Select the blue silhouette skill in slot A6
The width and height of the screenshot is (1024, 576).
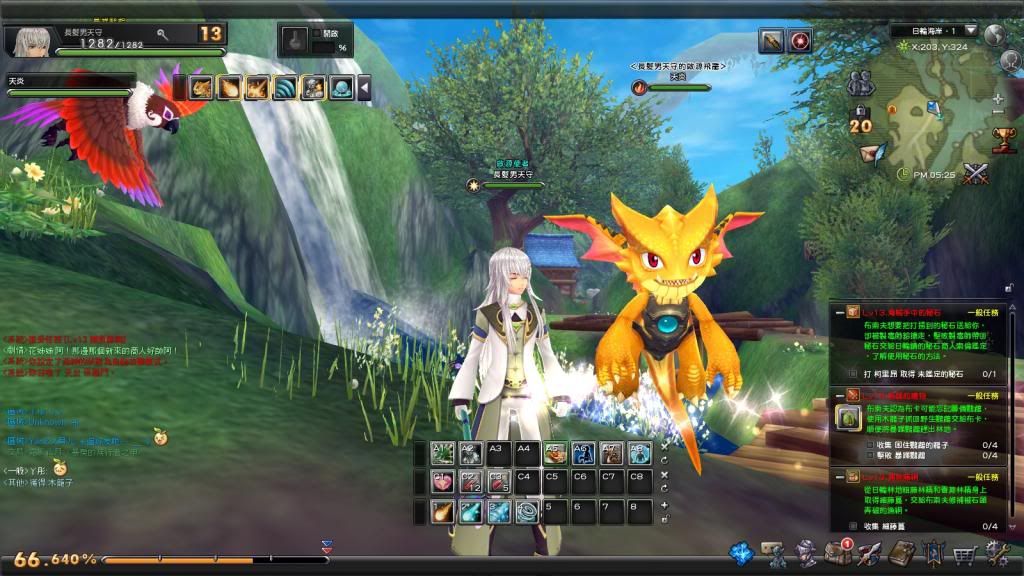[583, 454]
